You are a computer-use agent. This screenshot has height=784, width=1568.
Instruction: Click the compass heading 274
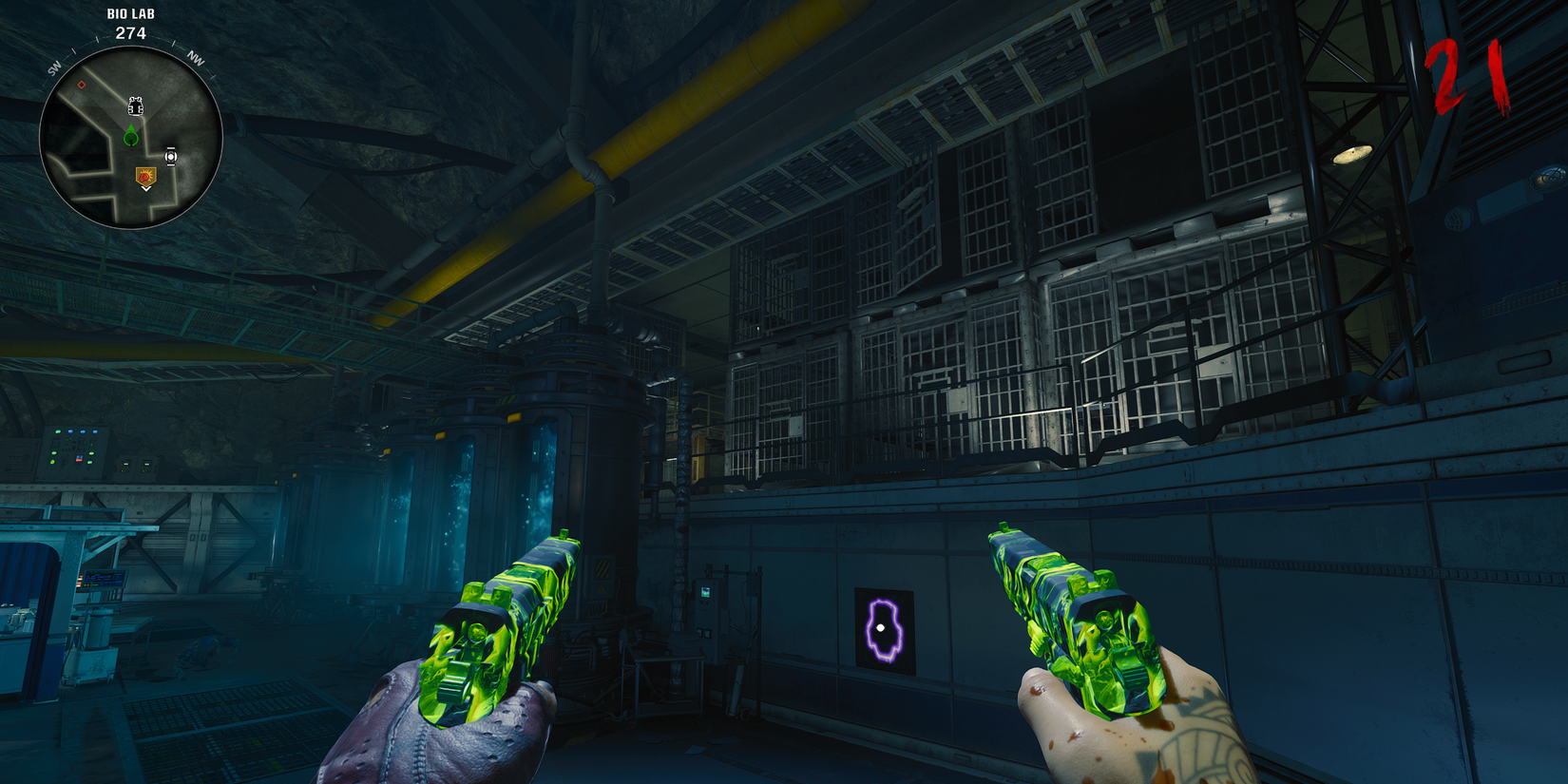click(x=132, y=32)
